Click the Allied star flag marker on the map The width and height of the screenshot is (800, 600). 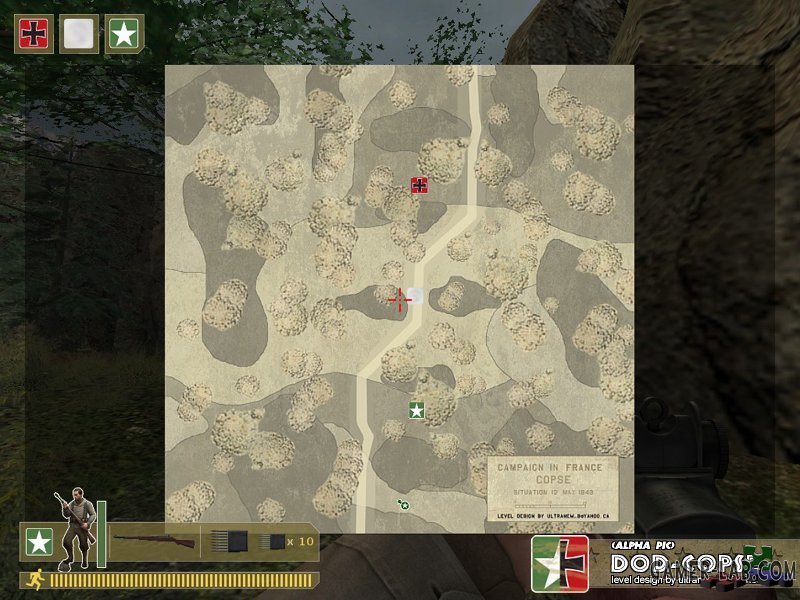click(416, 410)
